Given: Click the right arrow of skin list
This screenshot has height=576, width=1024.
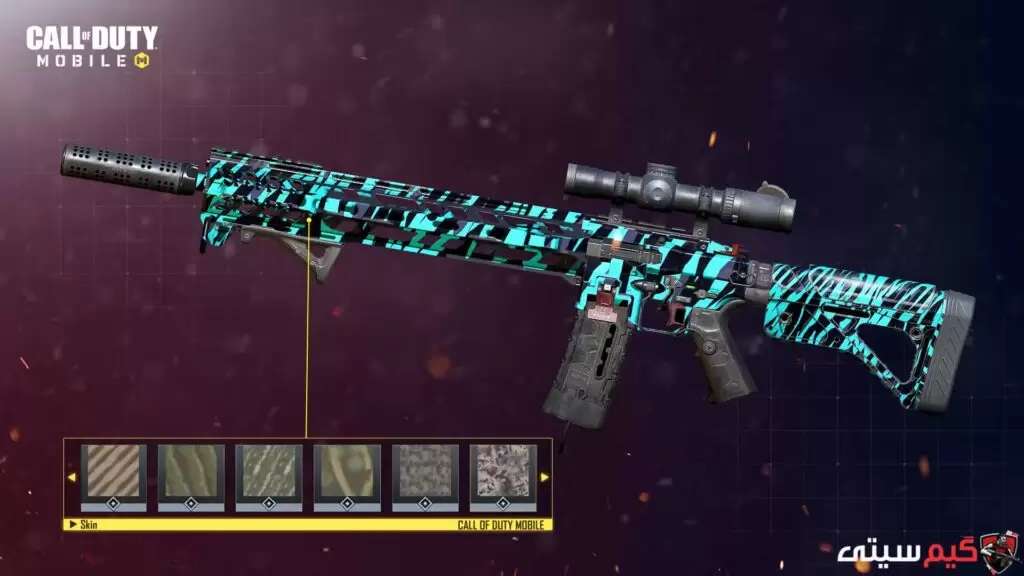Looking at the screenshot, I should click(x=544, y=477).
